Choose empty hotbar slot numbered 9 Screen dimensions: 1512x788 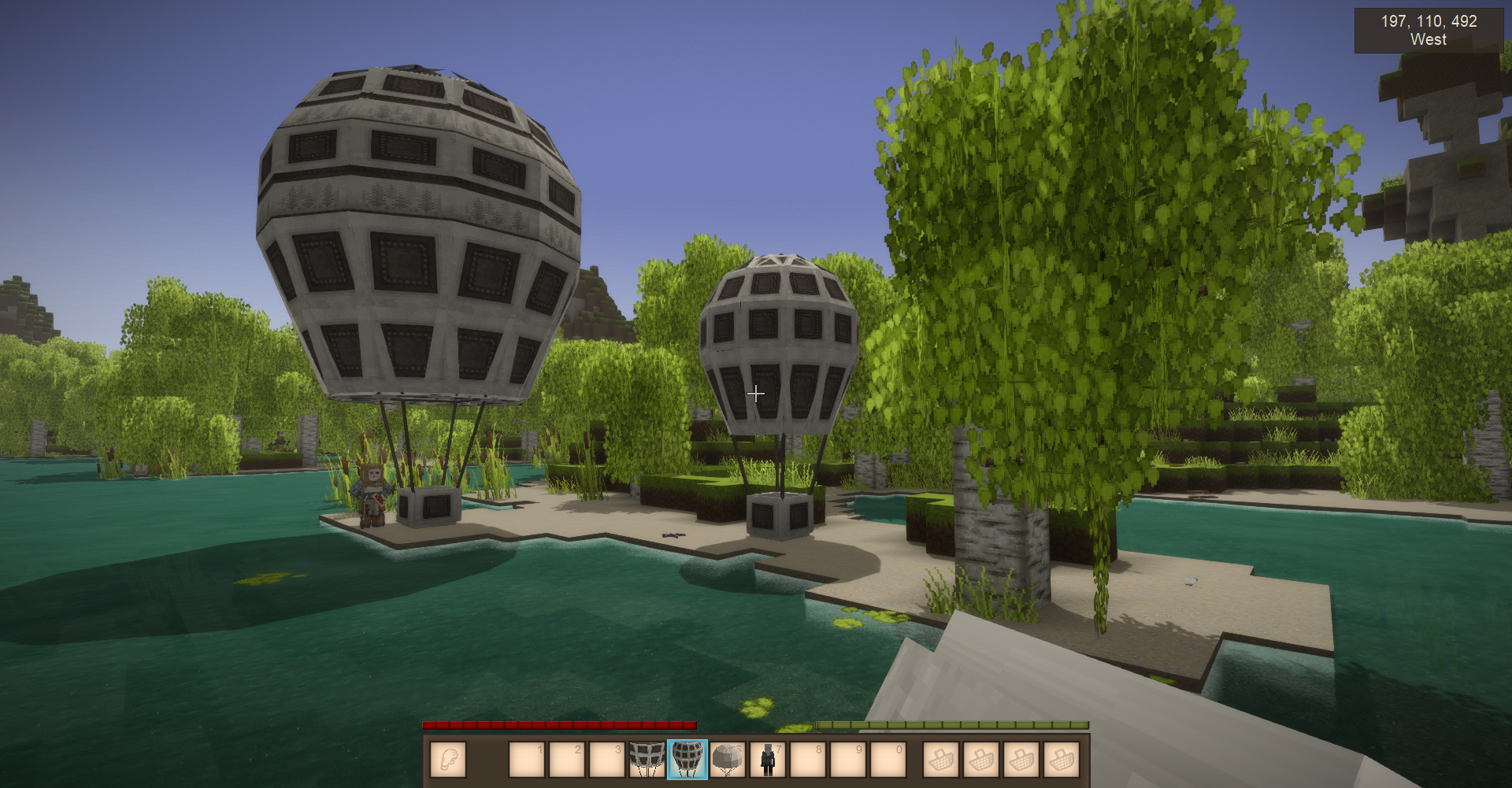tap(848, 760)
